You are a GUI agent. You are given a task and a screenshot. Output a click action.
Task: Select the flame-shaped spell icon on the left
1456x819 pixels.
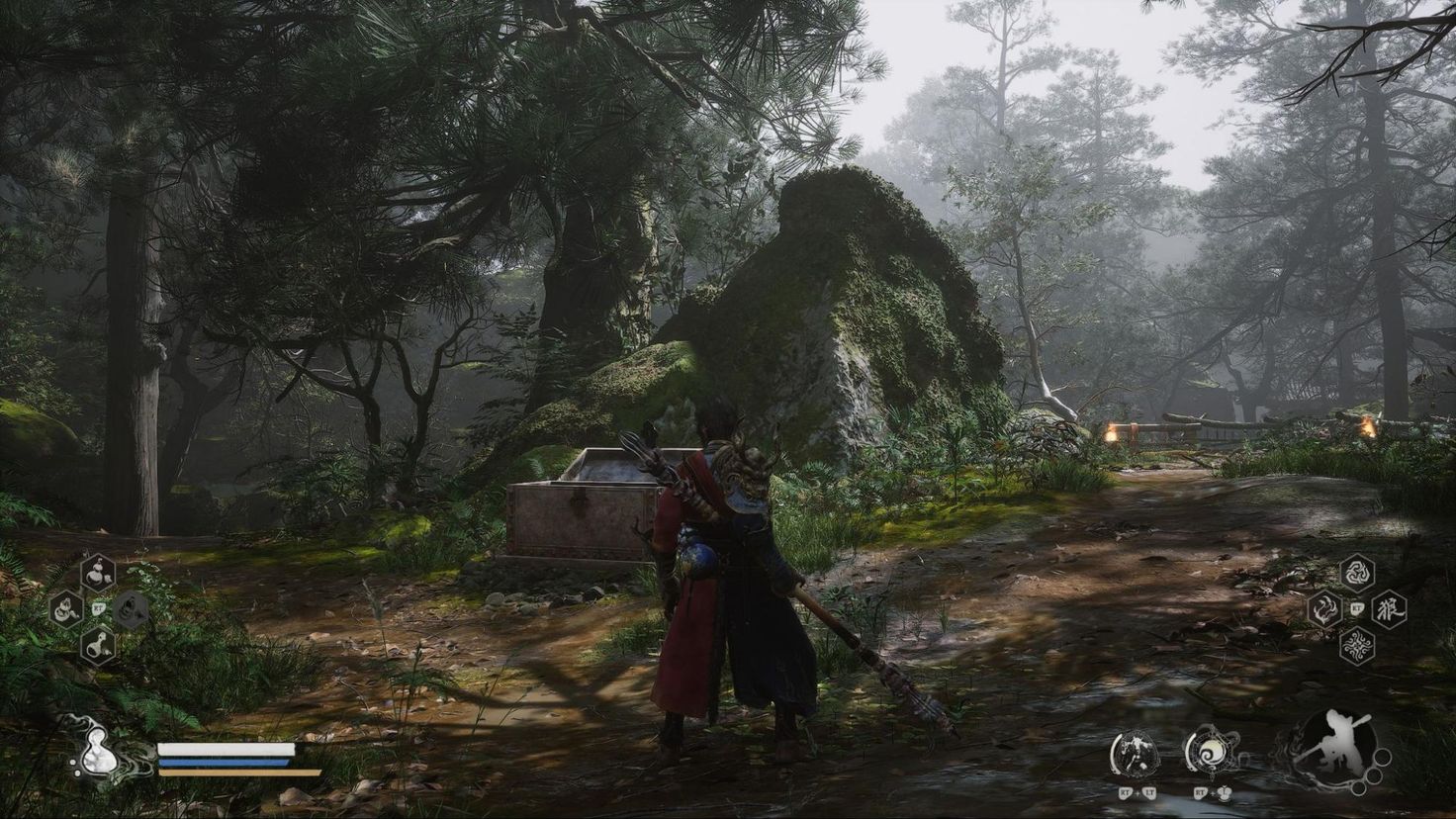coord(1324,609)
